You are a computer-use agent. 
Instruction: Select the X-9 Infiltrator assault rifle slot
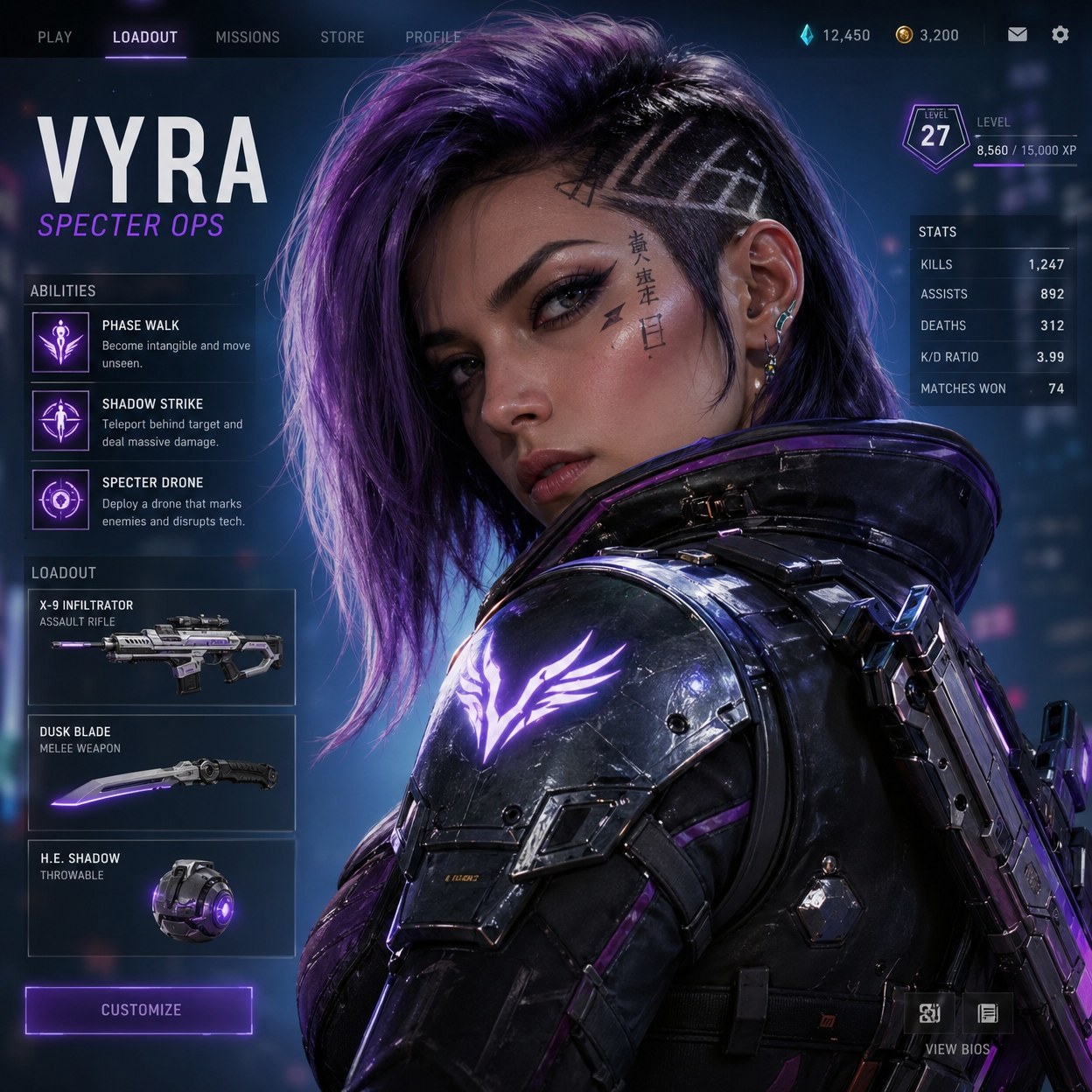click(162, 647)
